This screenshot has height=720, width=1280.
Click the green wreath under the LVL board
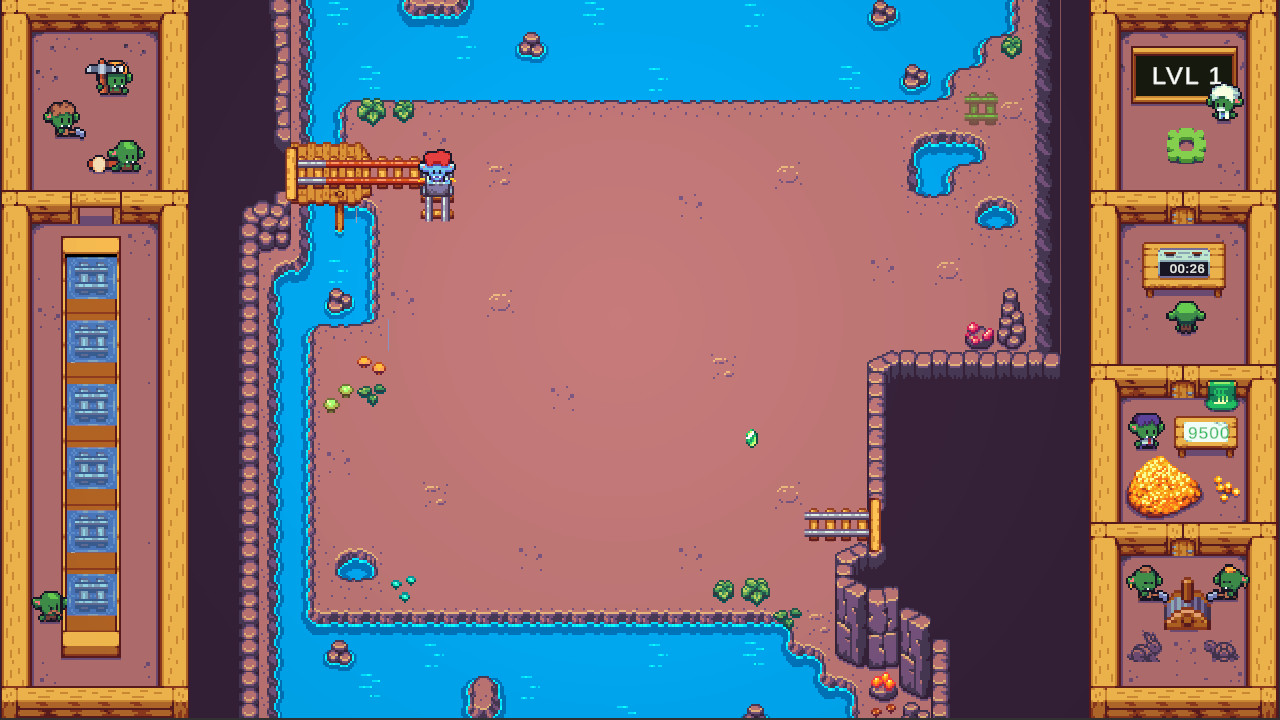click(1184, 143)
